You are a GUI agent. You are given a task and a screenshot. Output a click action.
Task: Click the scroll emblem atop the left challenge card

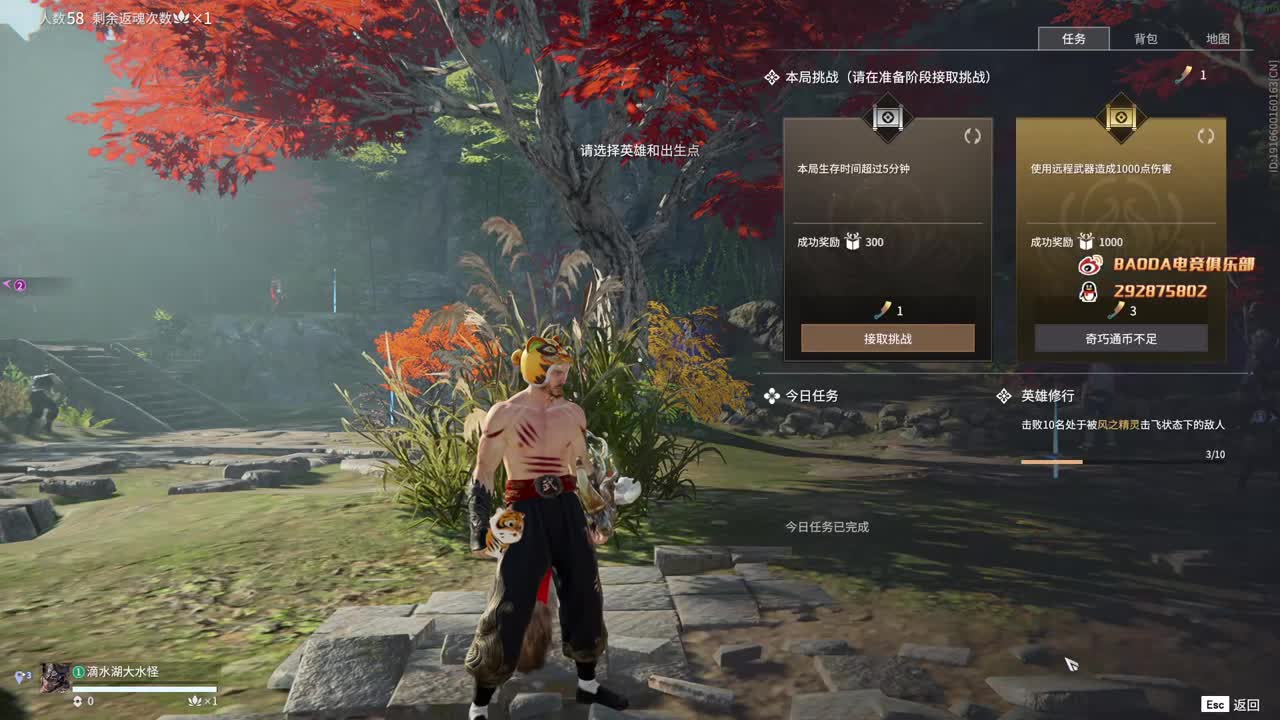coord(887,118)
